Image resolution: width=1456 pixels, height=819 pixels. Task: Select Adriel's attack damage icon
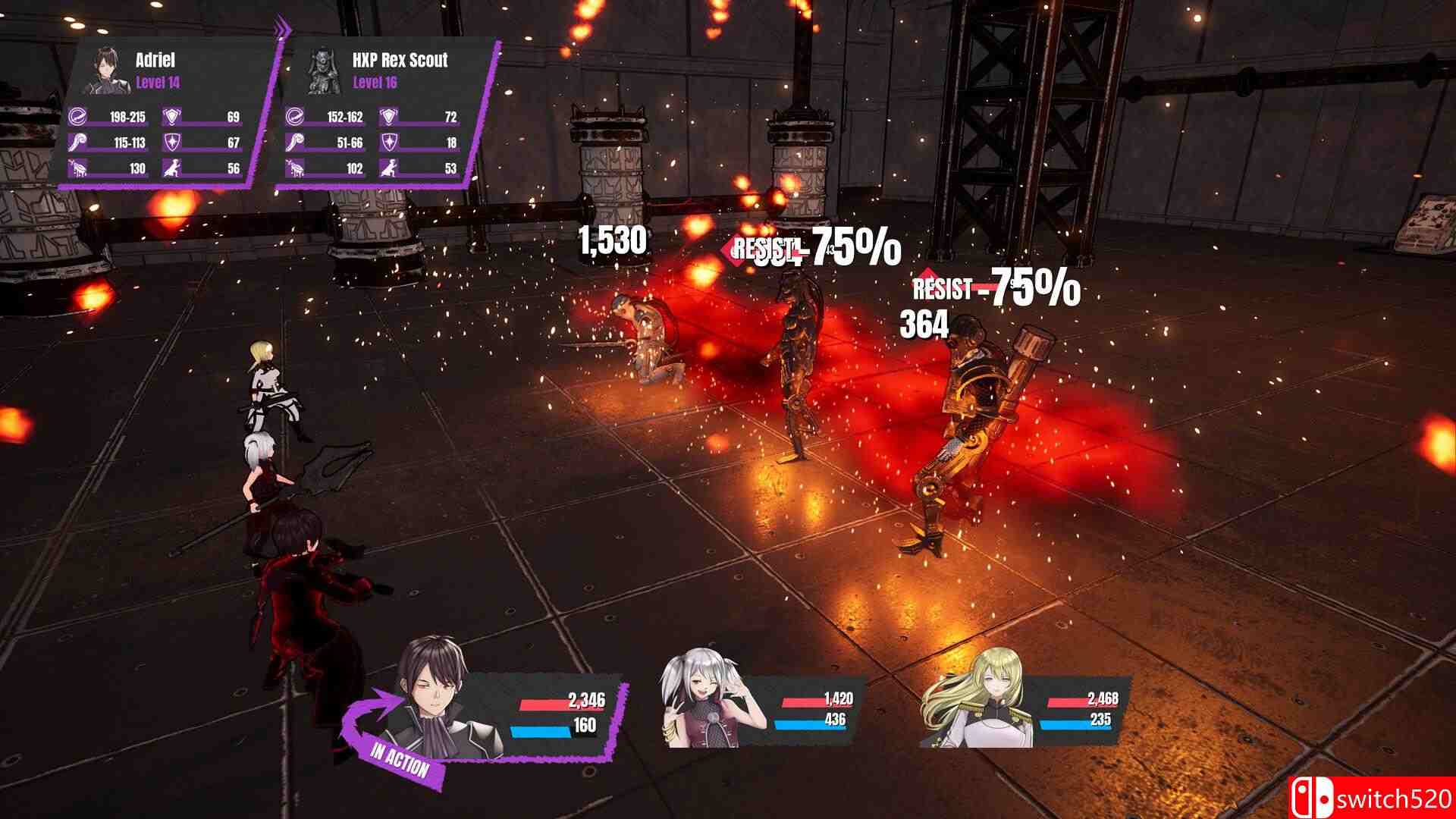click(75, 118)
